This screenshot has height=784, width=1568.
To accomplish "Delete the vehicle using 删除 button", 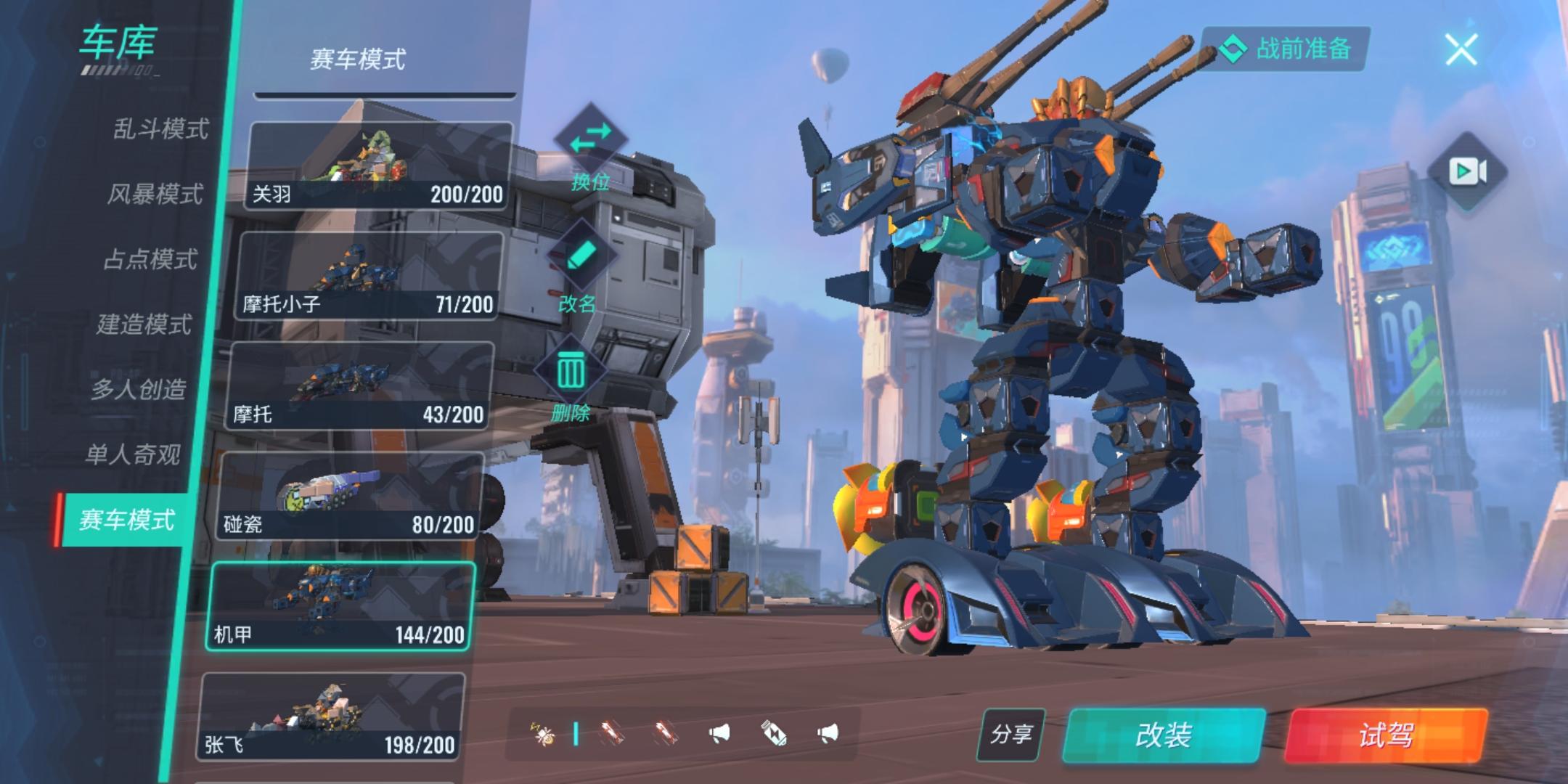I will [x=571, y=383].
